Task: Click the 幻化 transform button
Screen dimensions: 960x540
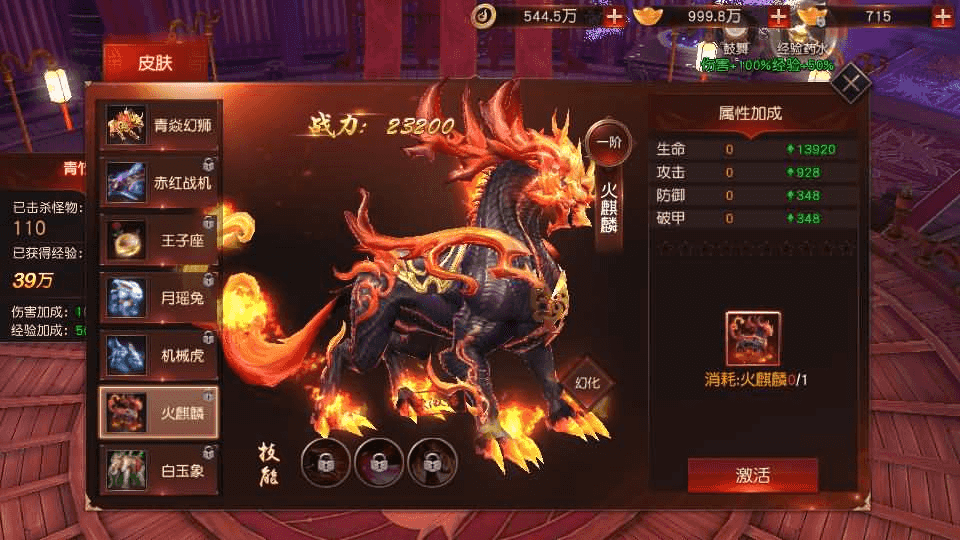Action: pyautogui.click(x=586, y=382)
